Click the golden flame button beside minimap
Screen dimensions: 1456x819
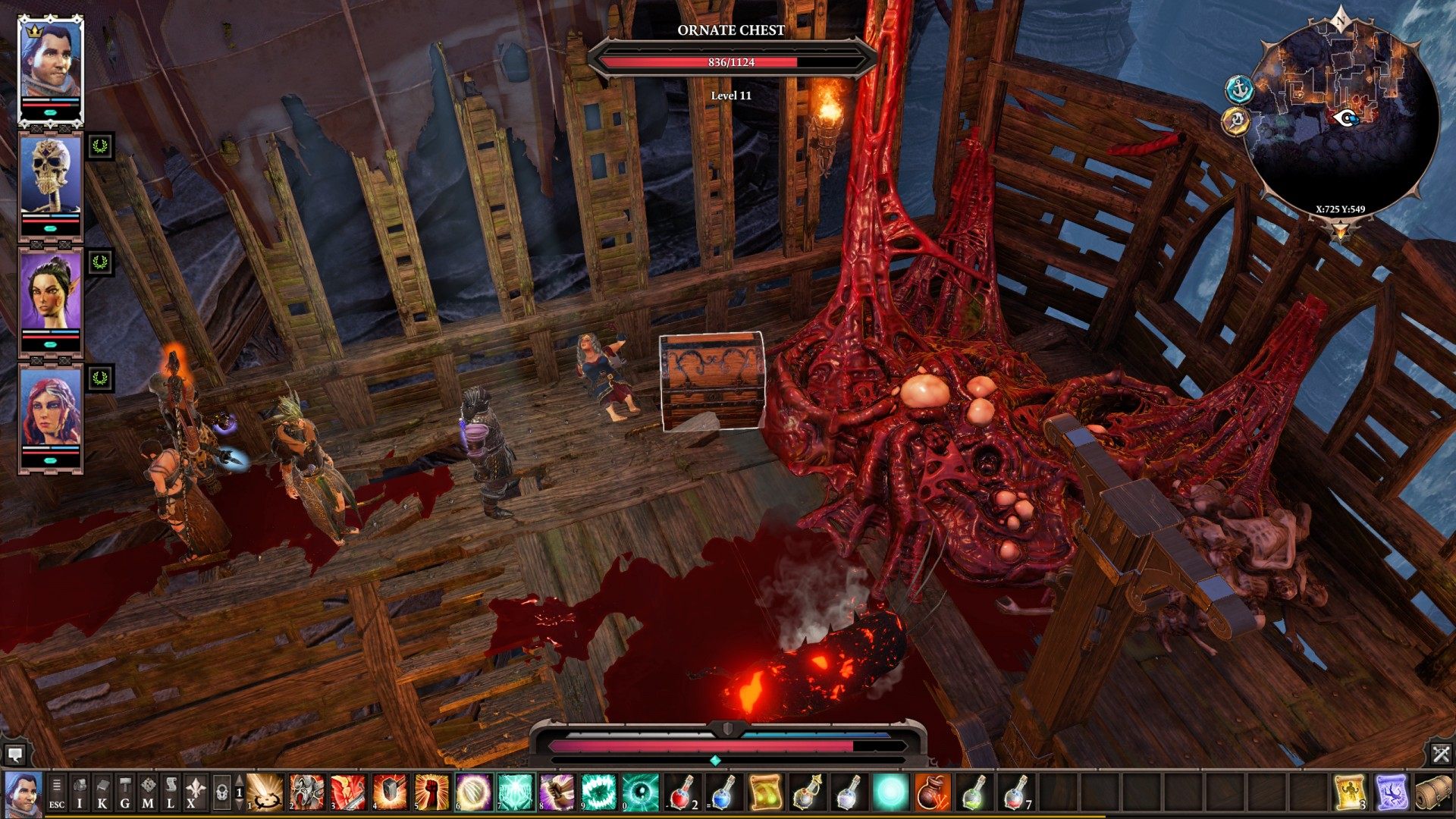[x=1236, y=121]
